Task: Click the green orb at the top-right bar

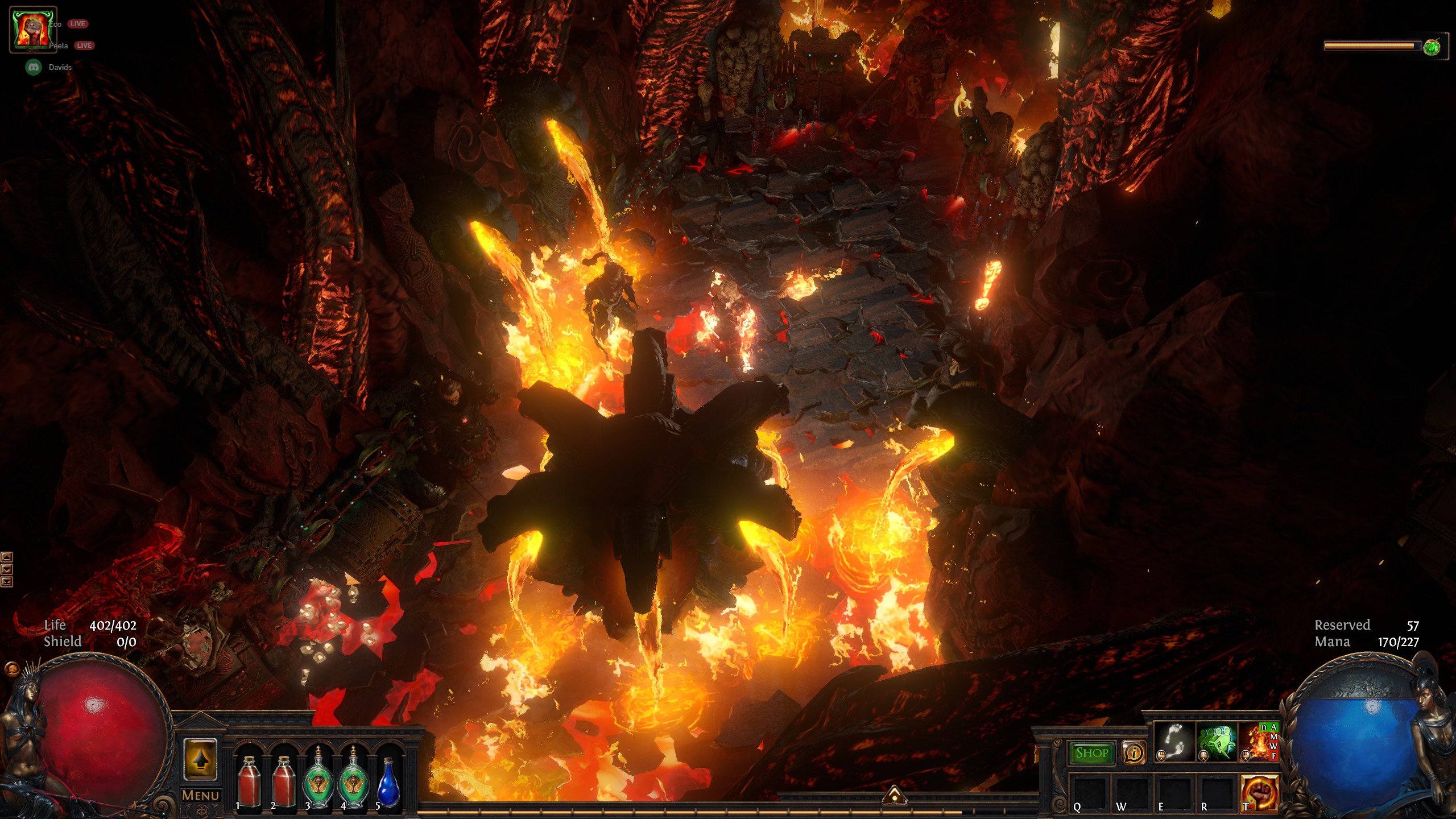Action: coord(1432,47)
